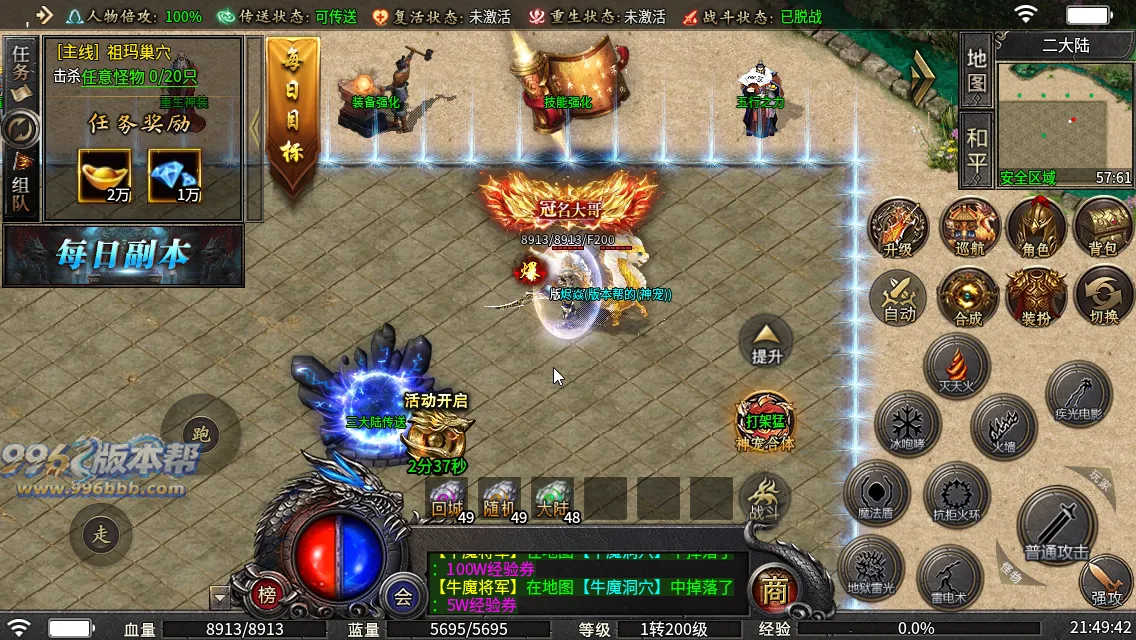1136x640 pixels.
Task: Toggle 自动 auto-battle
Action: [x=899, y=298]
